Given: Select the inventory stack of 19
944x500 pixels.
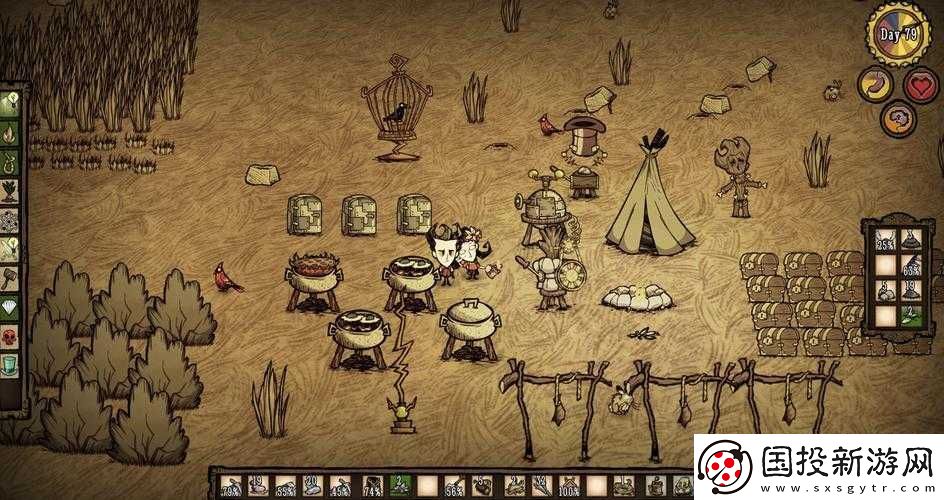Looking at the screenshot, I should [257, 486].
